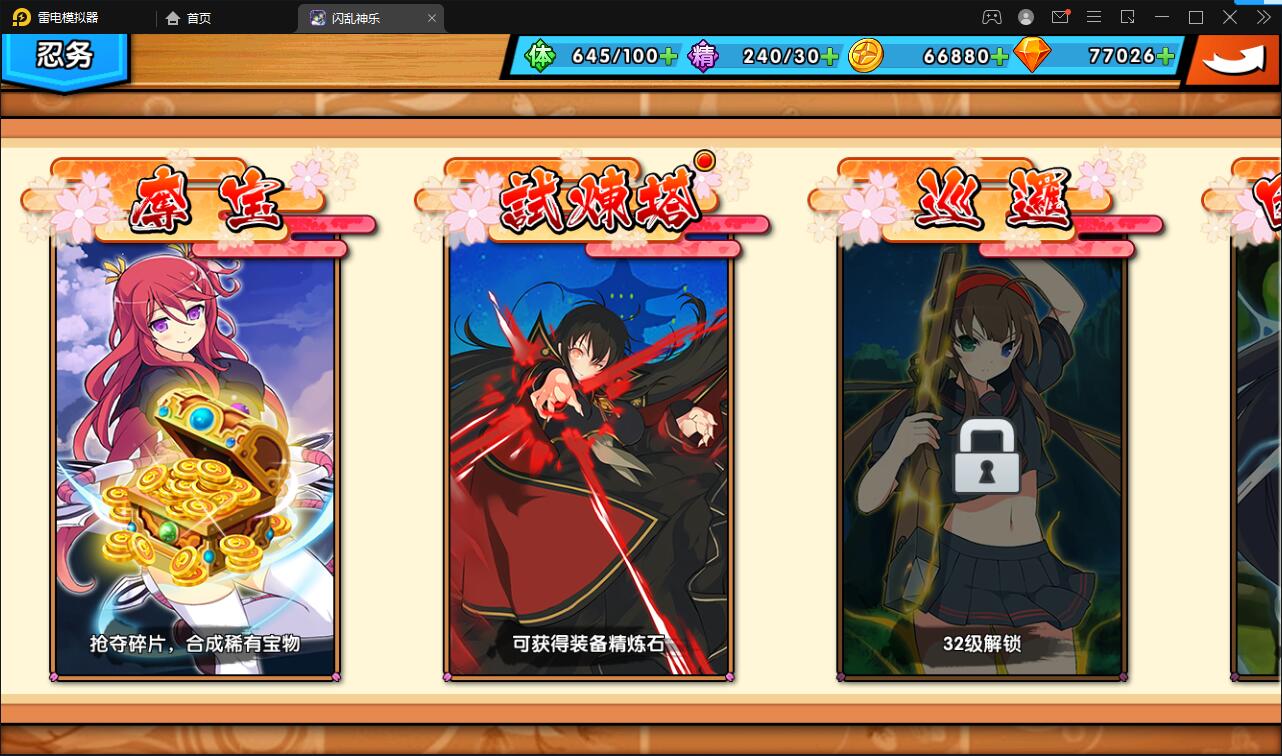Open the 摩宝 treasure card
The width and height of the screenshot is (1282, 756).
(196, 460)
